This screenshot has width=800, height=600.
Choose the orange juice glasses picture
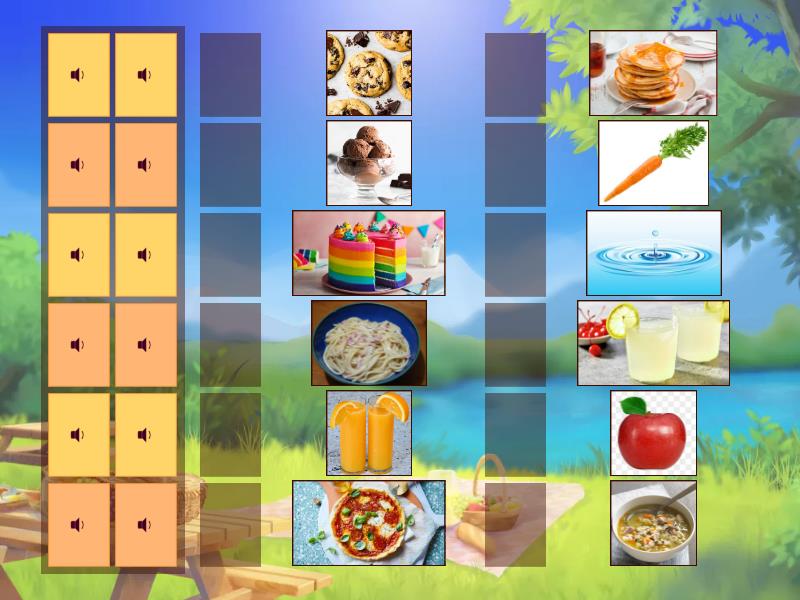coord(368,433)
